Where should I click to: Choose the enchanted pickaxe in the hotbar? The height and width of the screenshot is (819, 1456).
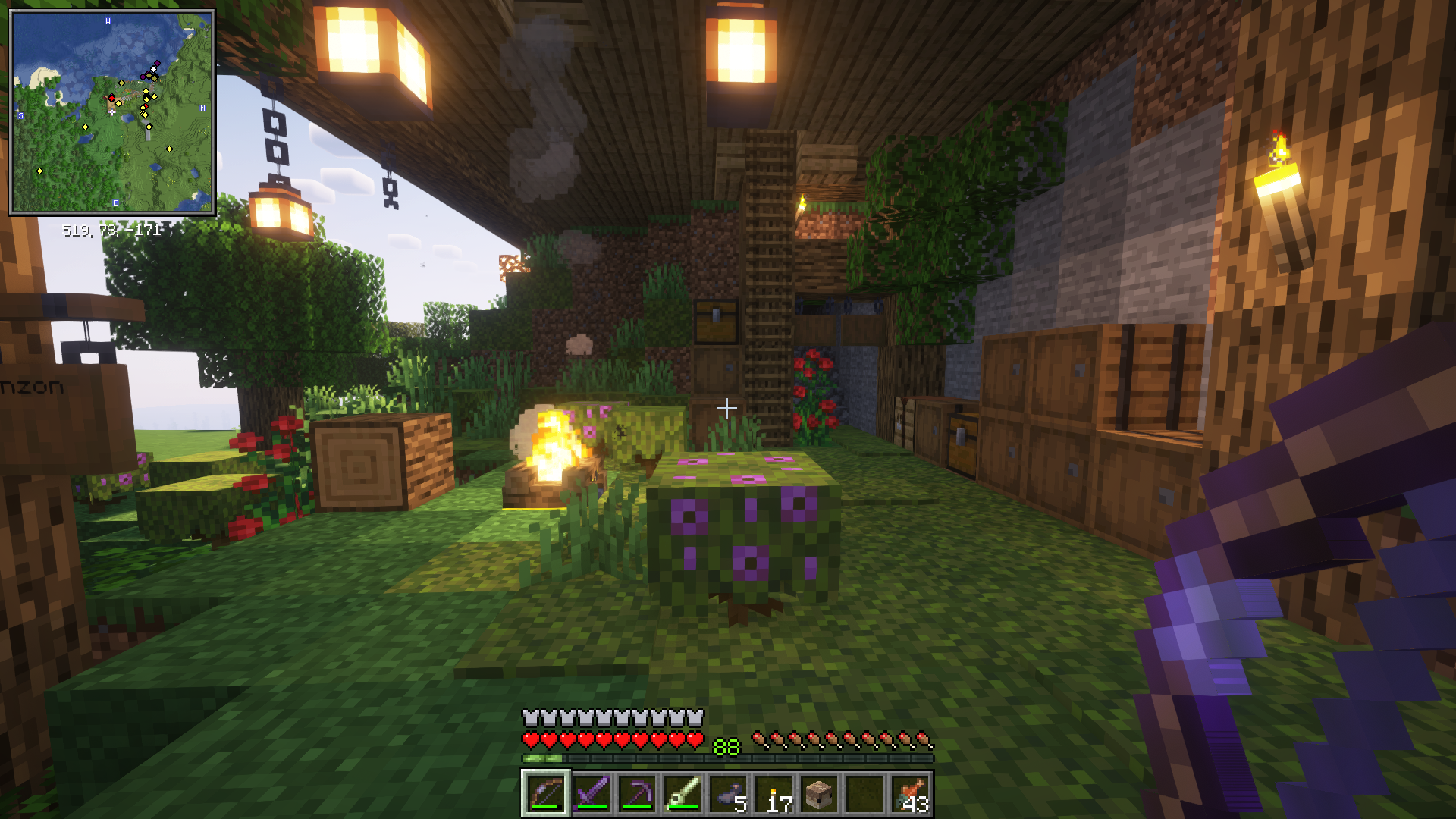click(637, 794)
